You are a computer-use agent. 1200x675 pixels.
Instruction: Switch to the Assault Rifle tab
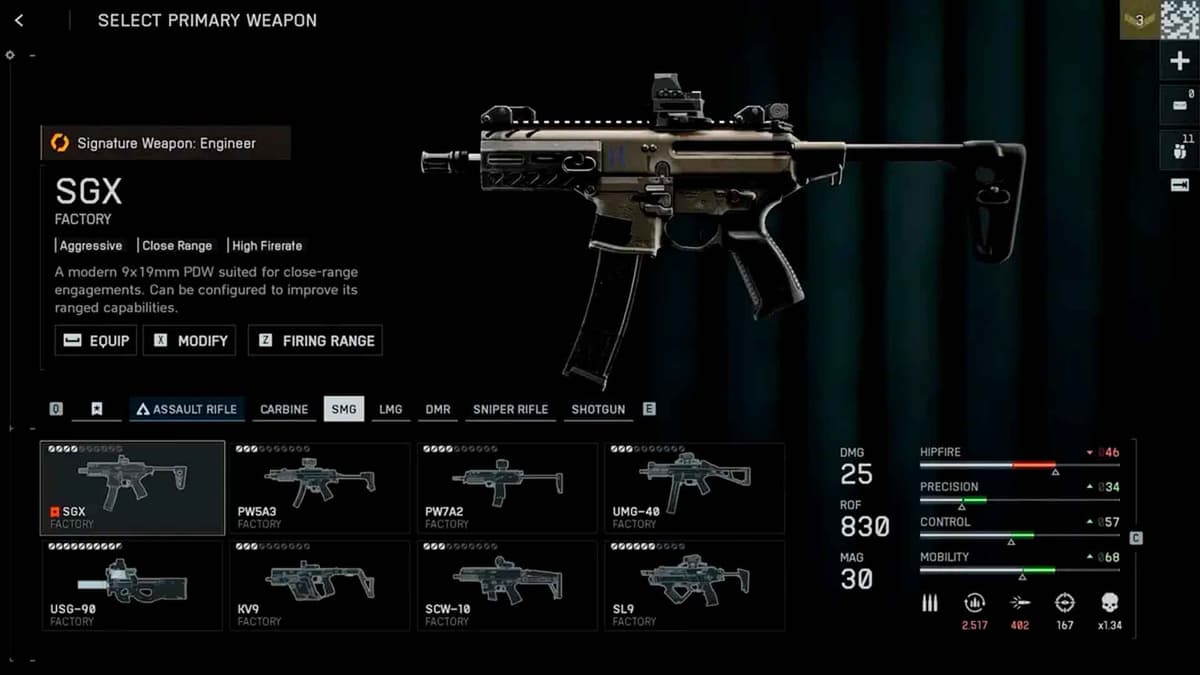click(187, 409)
